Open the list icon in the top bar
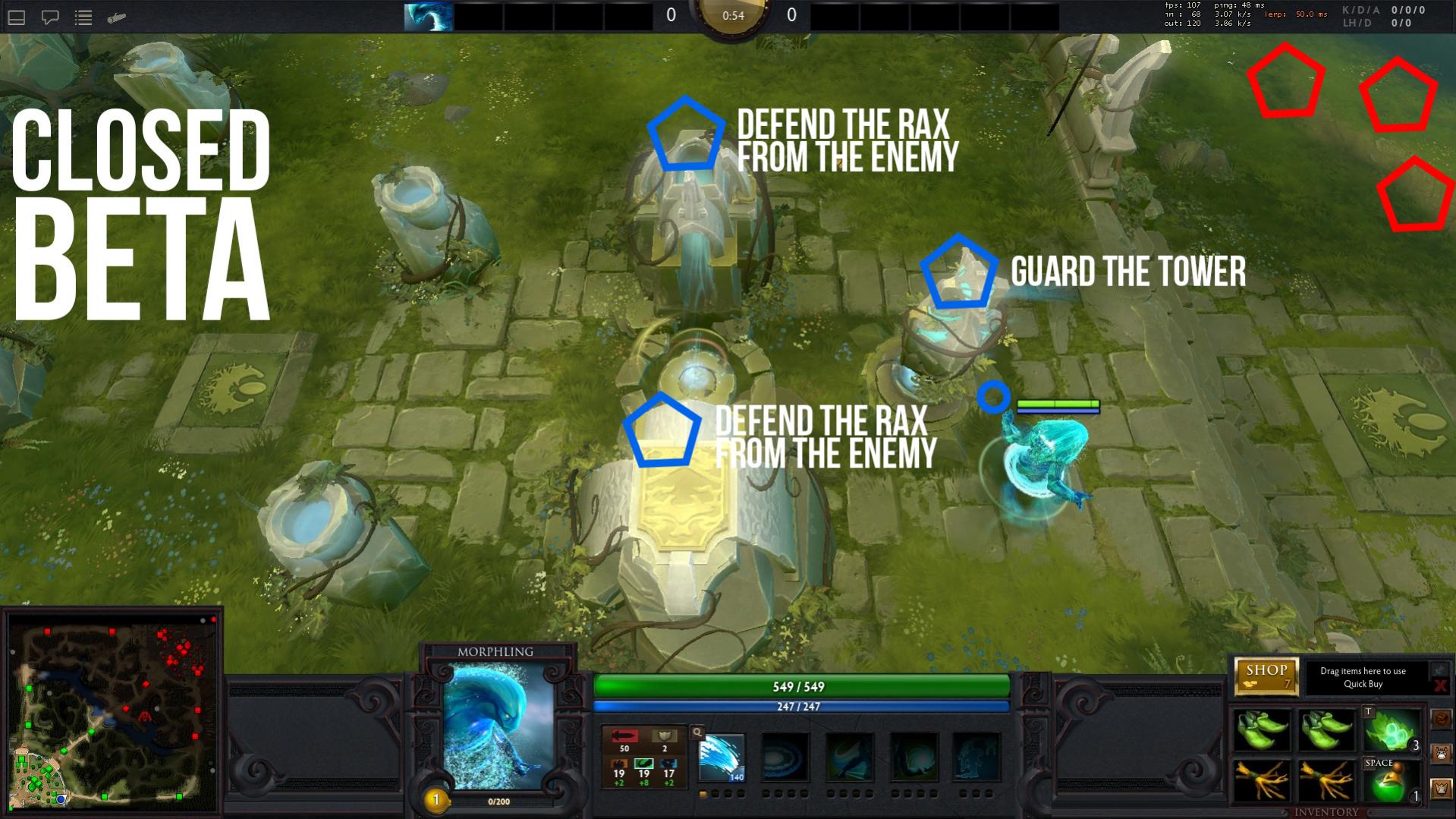The image size is (1456, 819). (x=83, y=17)
